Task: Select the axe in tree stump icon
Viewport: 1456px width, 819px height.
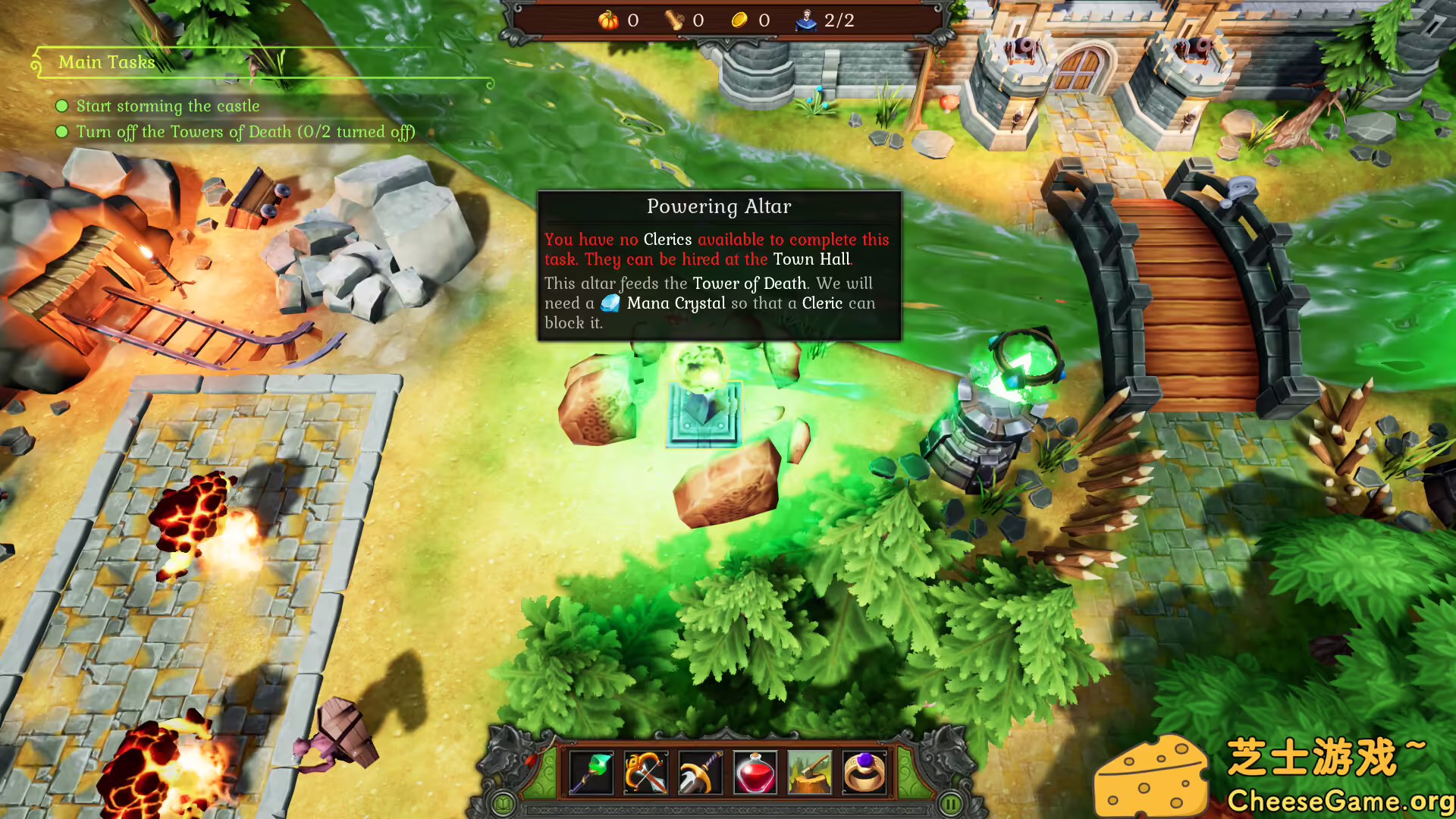Action: coord(810,773)
